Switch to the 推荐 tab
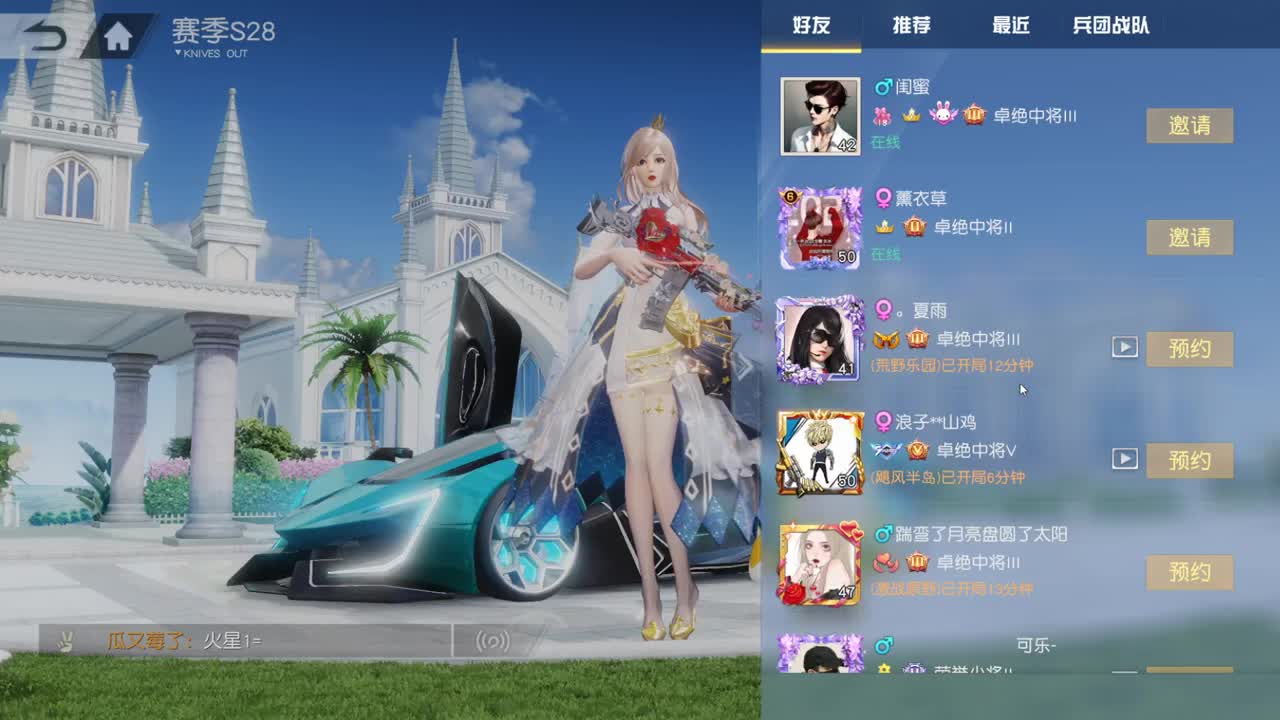Viewport: 1280px width, 720px height. coord(913,25)
